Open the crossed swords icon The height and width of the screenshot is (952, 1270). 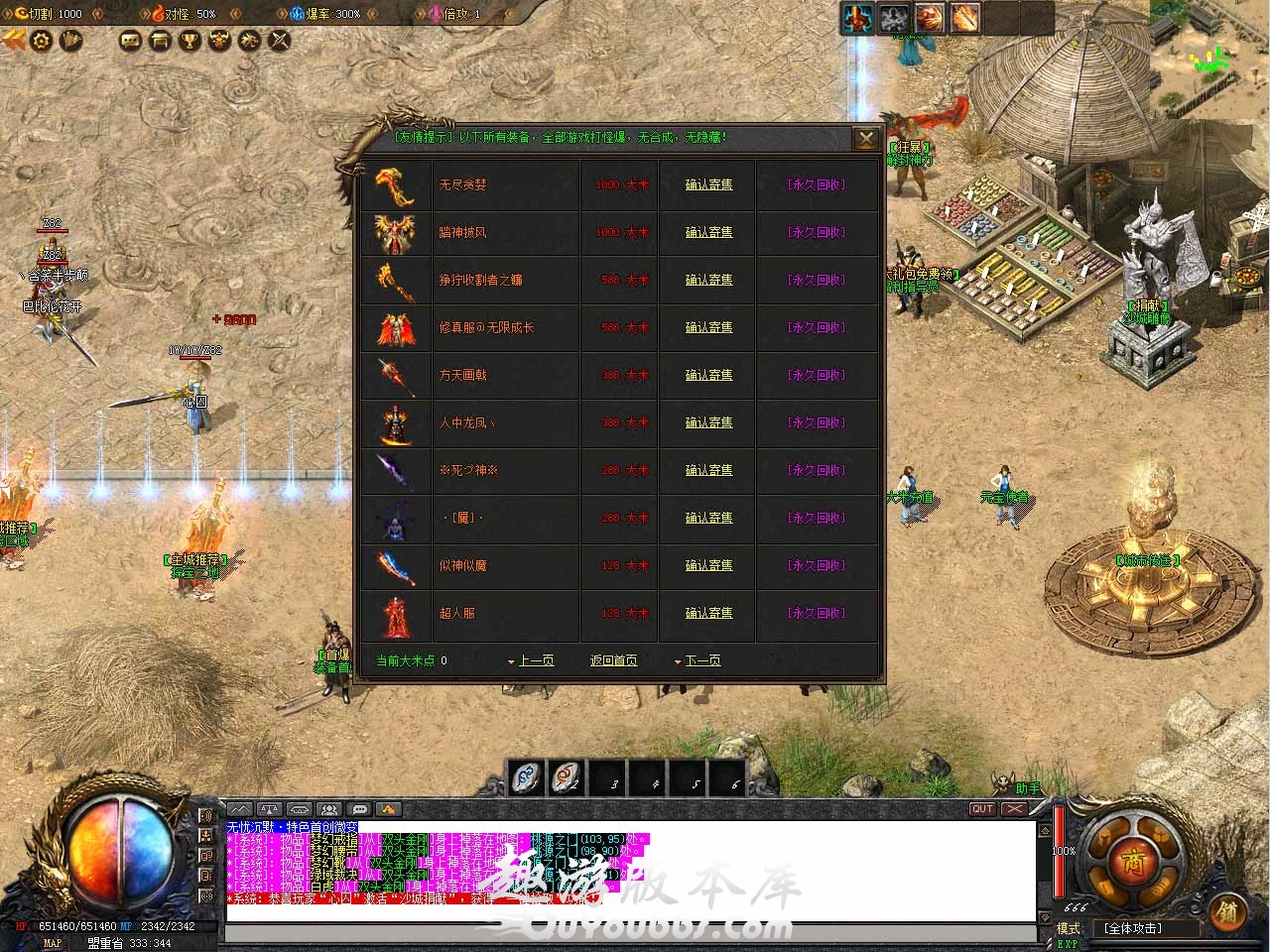pos(280,41)
